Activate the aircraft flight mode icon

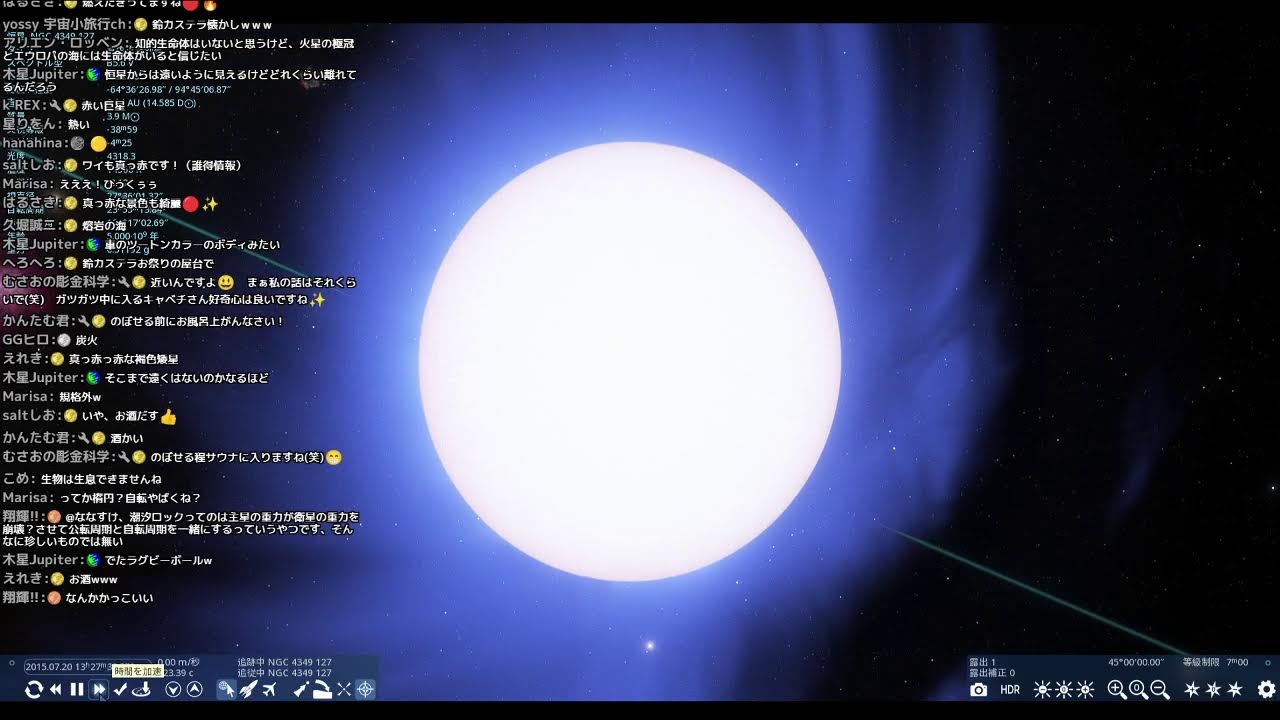(270, 689)
